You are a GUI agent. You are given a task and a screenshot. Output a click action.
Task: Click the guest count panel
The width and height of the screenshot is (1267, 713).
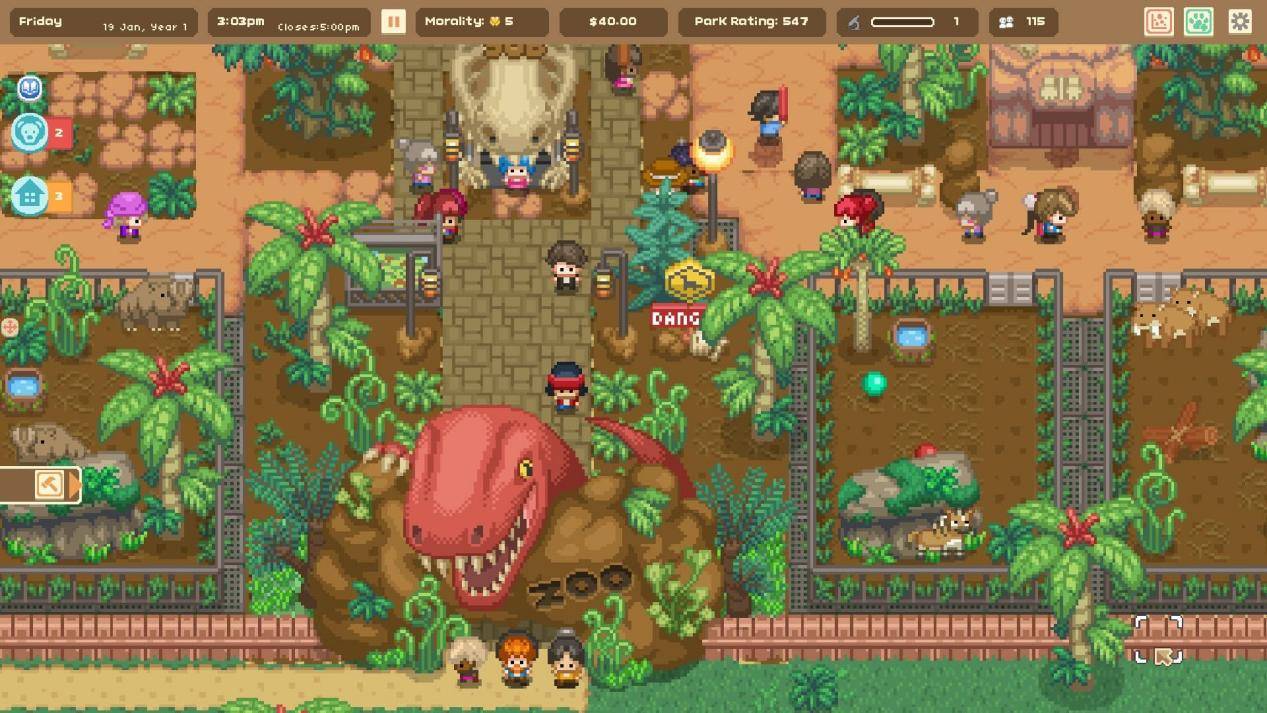[x=1023, y=22]
